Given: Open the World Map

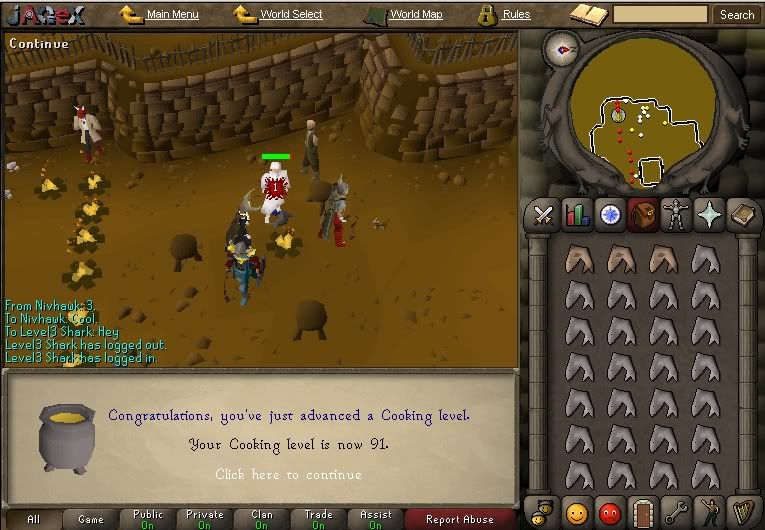Looking at the screenshot, I should tap(416, 15).
